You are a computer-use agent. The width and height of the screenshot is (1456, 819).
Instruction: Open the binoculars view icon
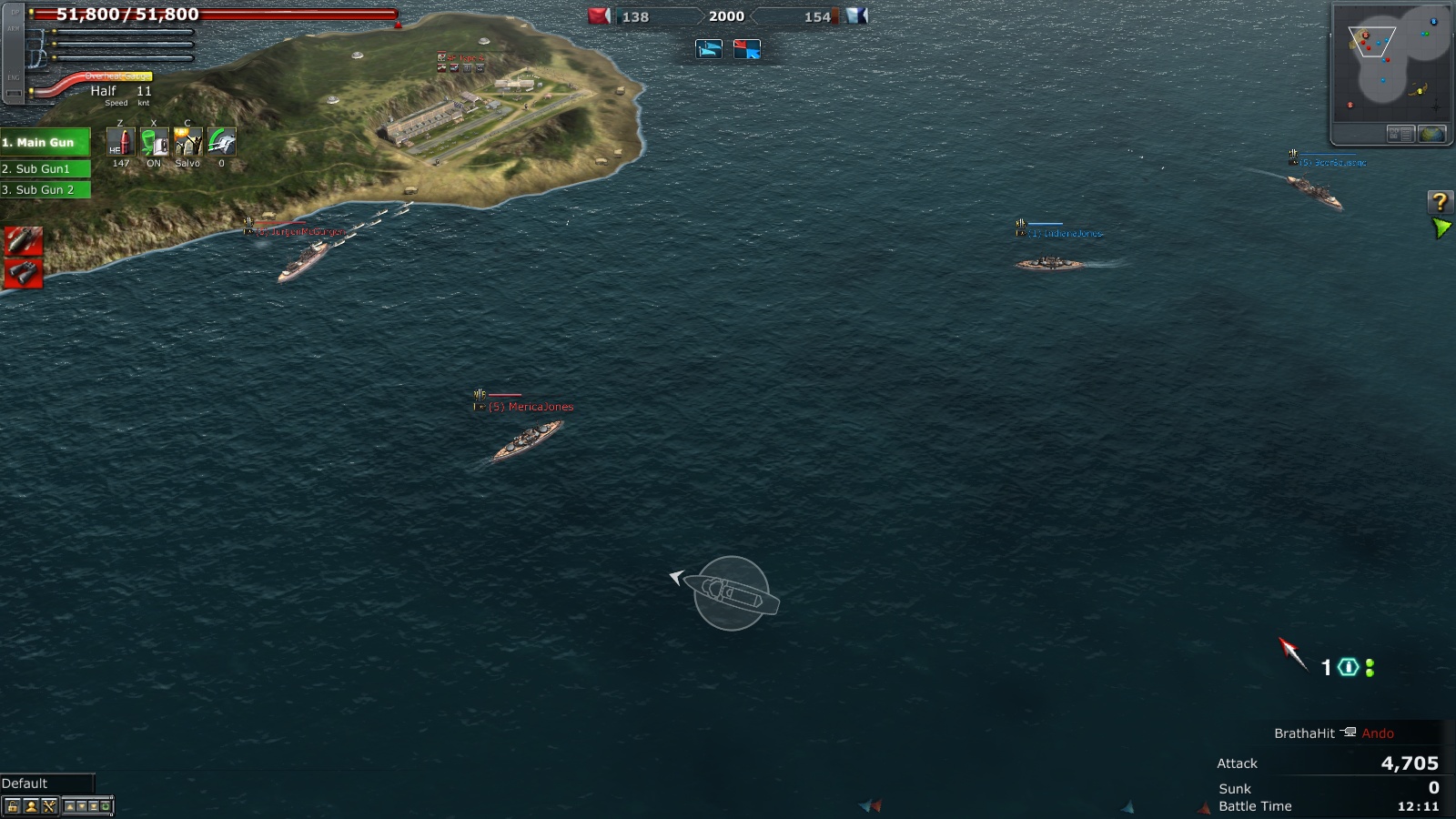point(23,271)
